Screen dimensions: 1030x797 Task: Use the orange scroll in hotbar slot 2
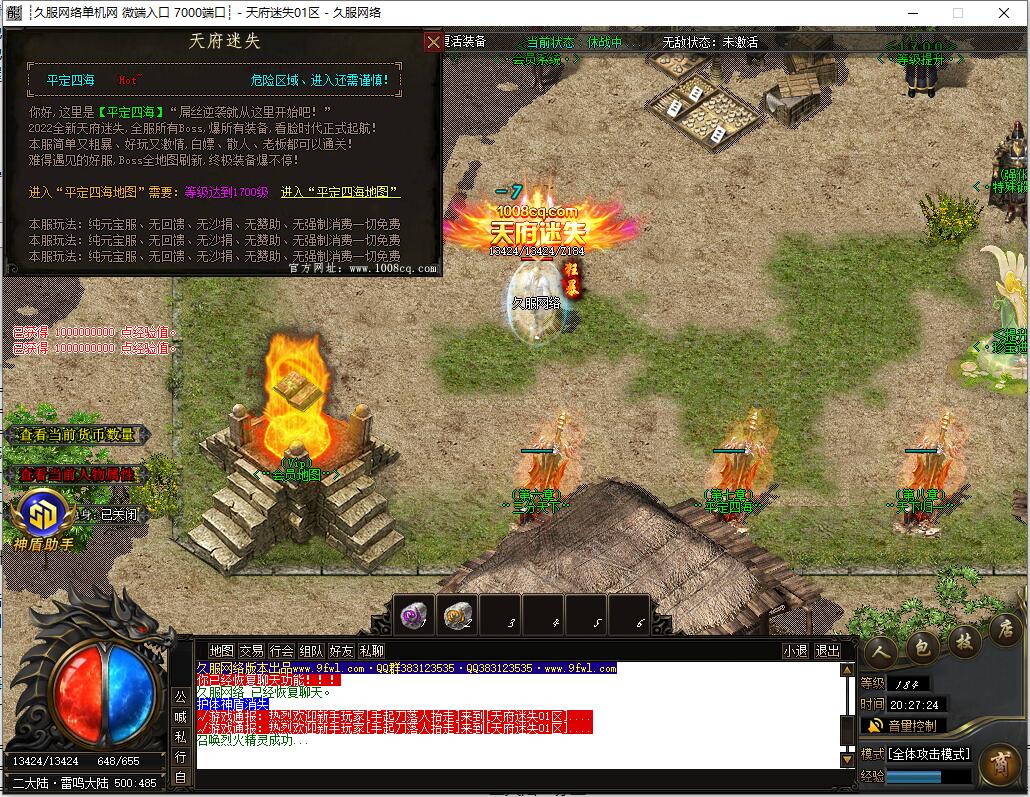457,615
